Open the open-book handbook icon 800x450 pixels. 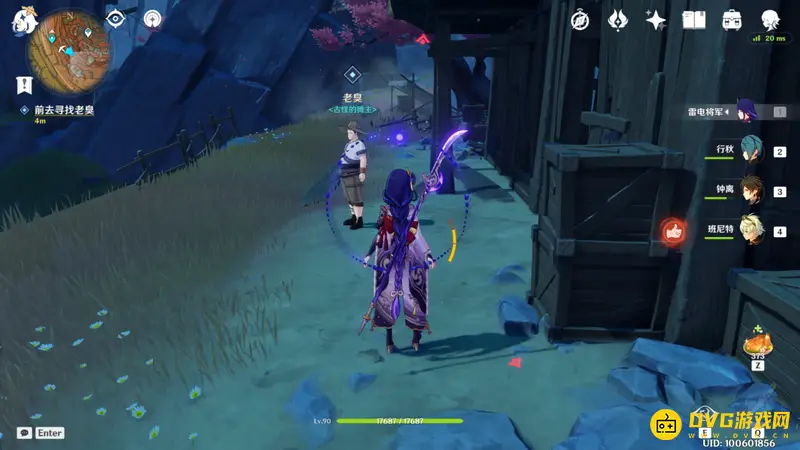[693, 20]
